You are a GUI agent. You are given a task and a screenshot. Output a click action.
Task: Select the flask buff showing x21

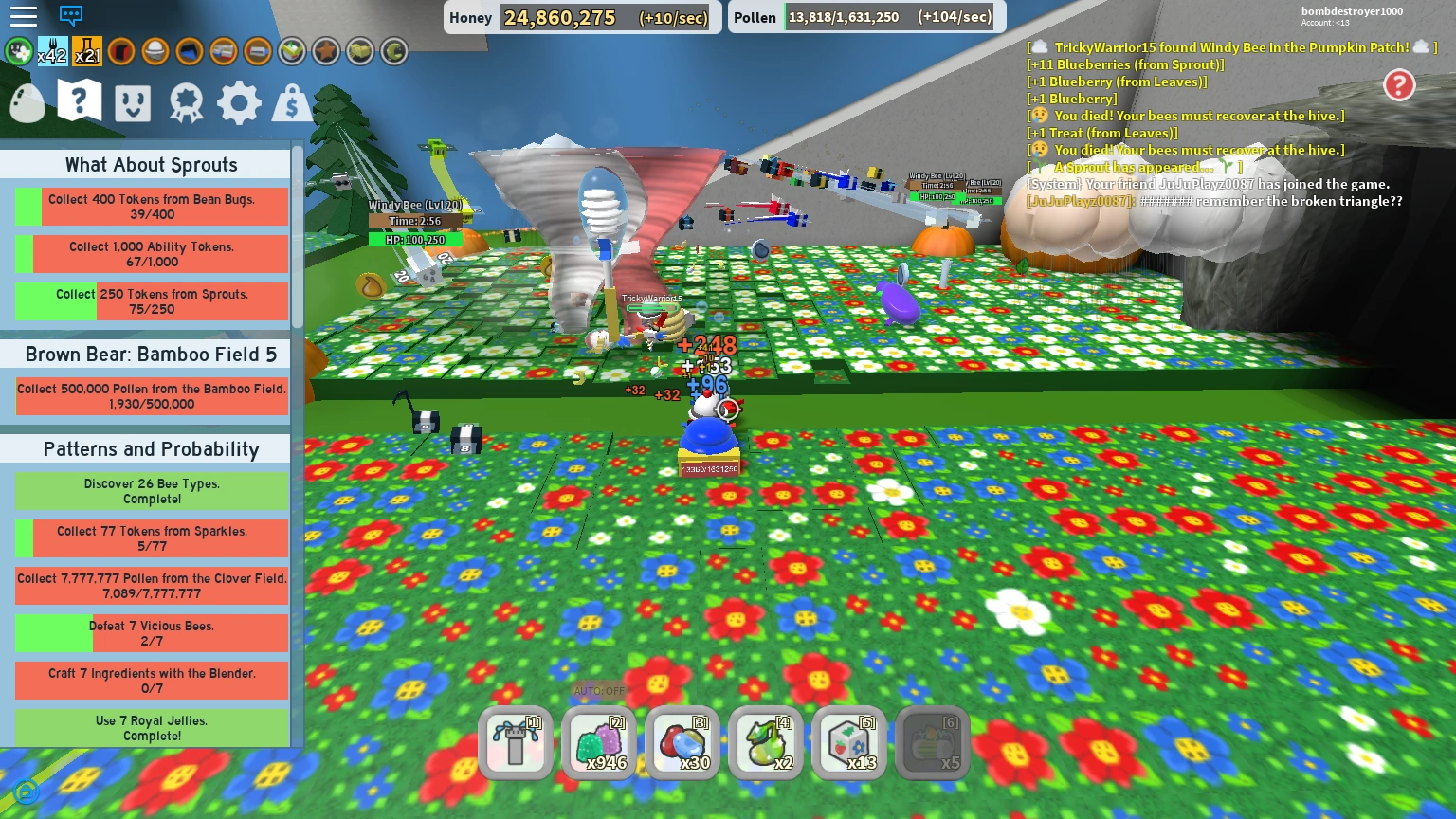click(x=86, y=51)
